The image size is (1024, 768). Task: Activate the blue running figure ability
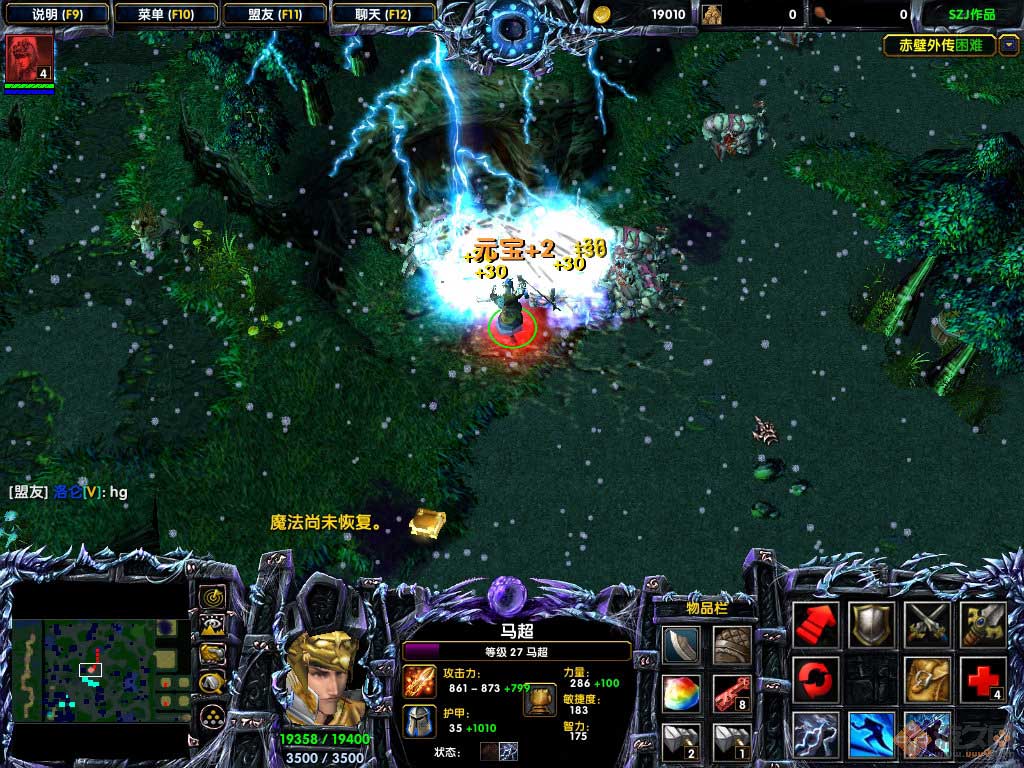point(871,735)
